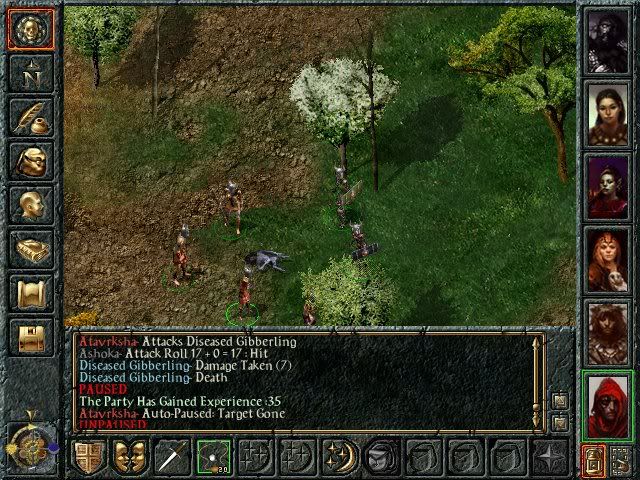This screenshot has height=480, width=640.
Task: Open the mage spellbook icon
Action: coord(30,249)
